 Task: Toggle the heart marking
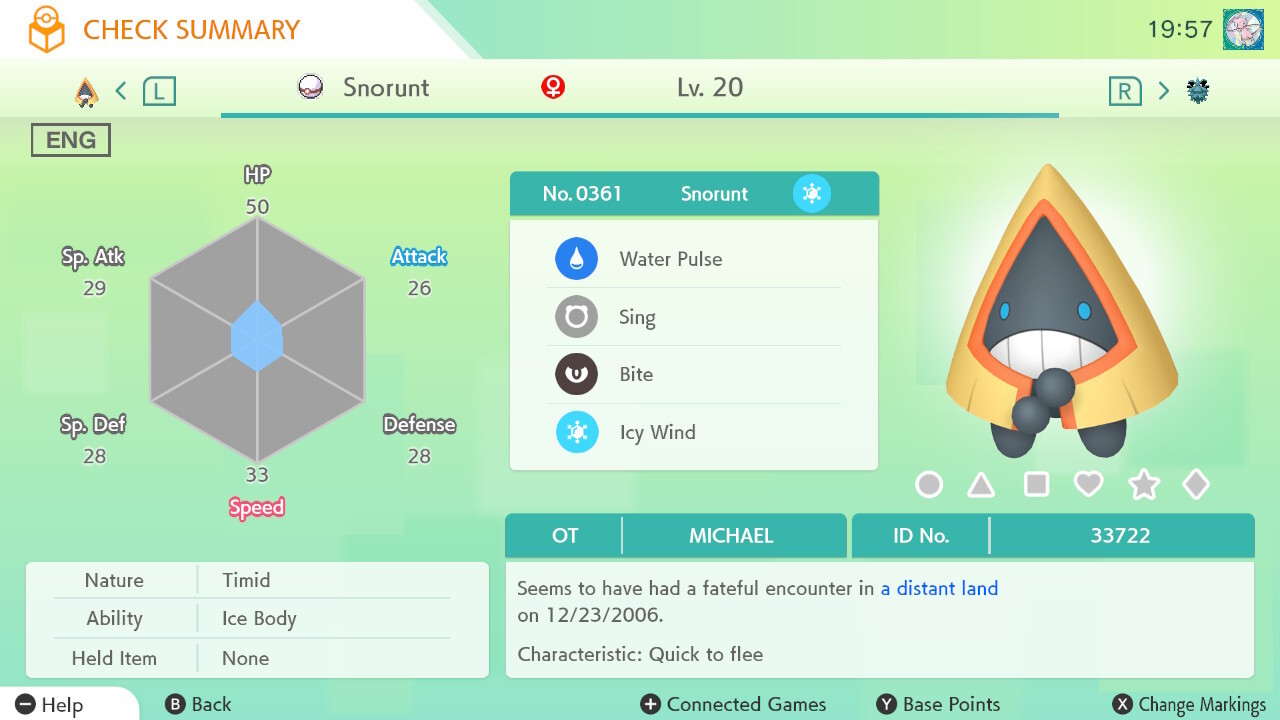coord(1088,485)
